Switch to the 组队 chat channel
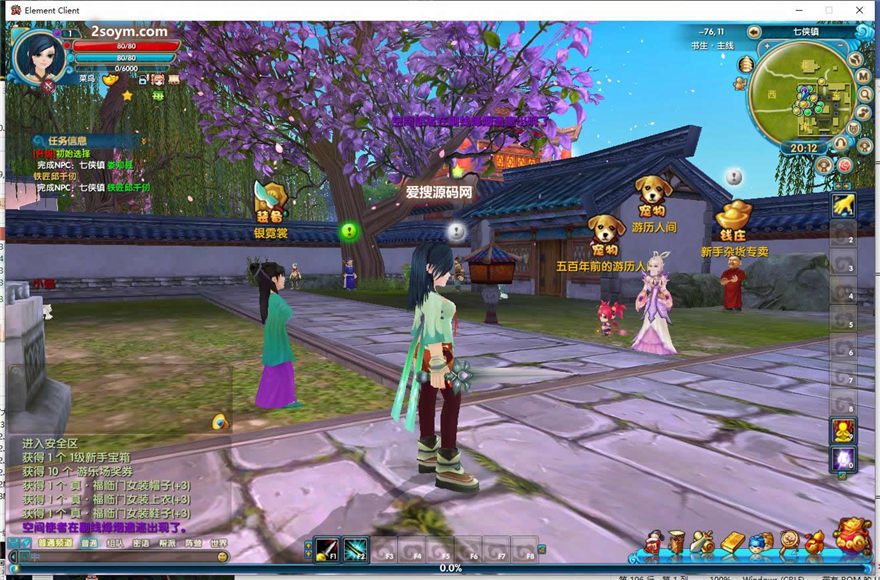 click(x=115, y=544)
